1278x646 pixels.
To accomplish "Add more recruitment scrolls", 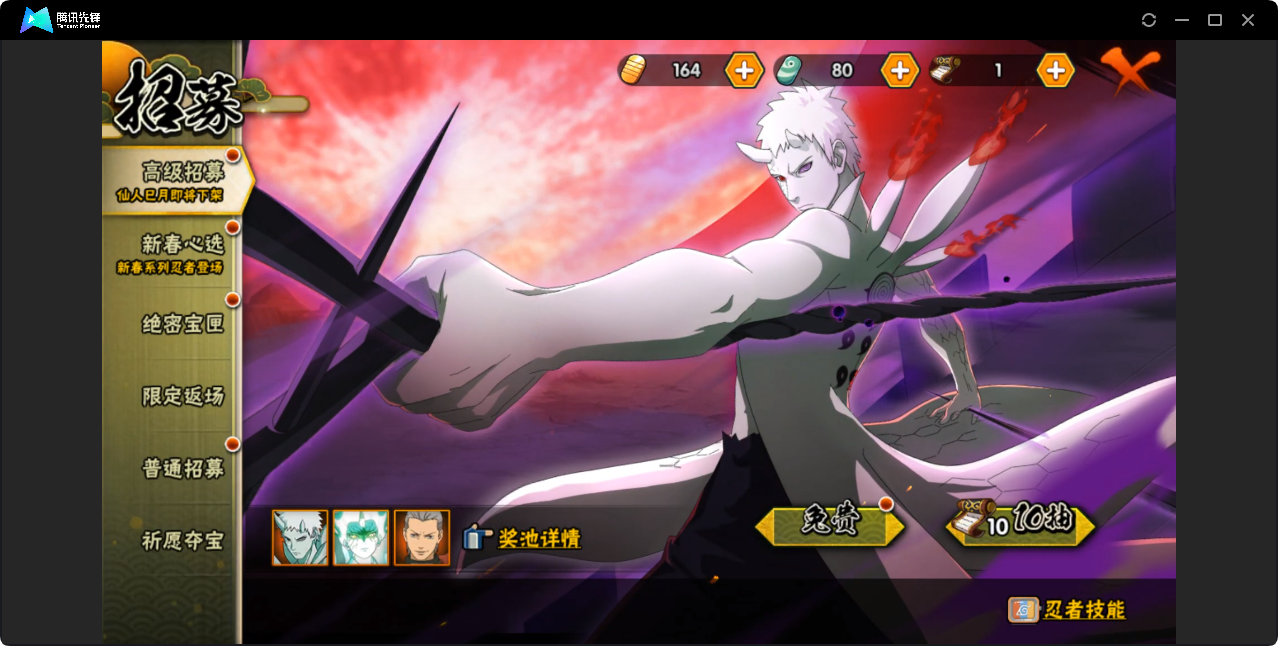I will 1055,70.
